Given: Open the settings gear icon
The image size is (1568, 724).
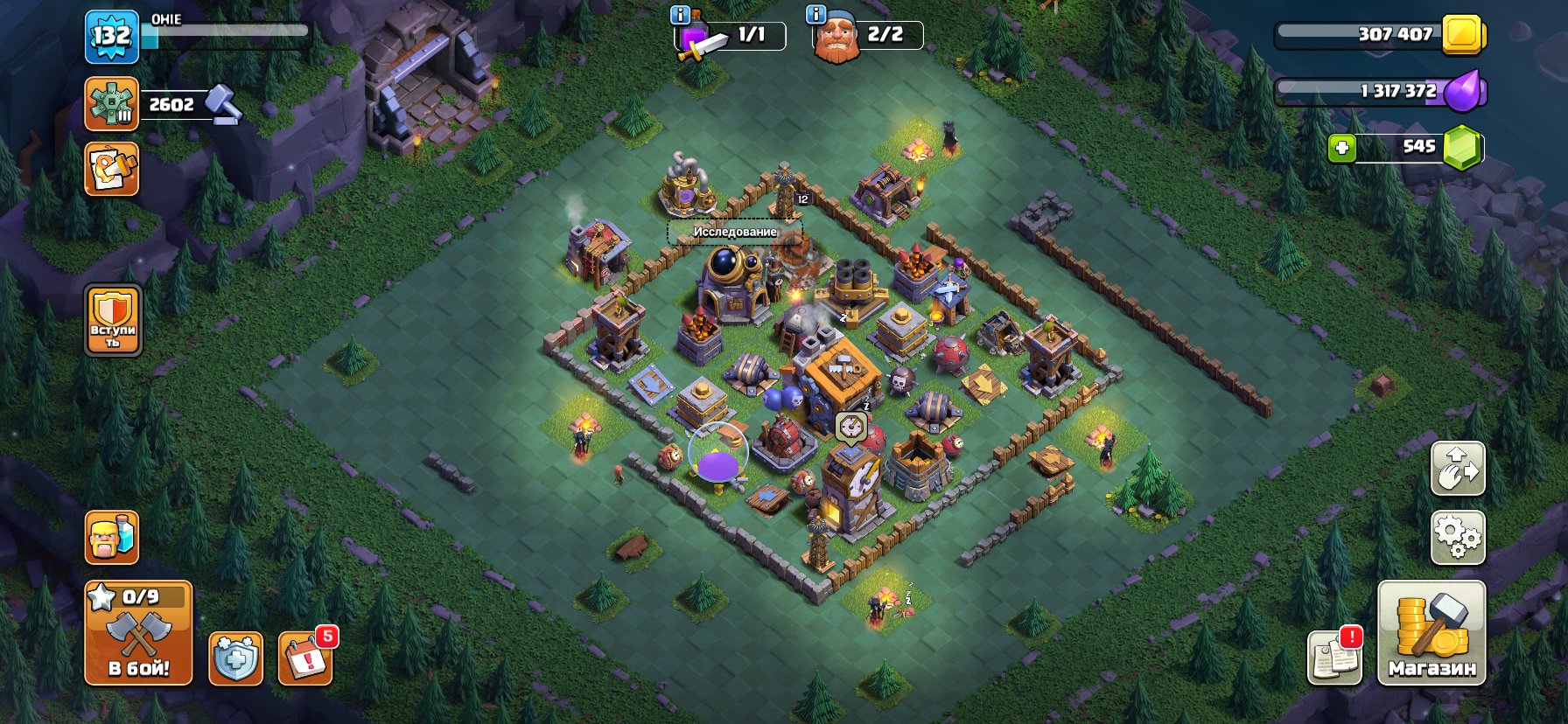Looking at the screenshot, I should (x=1458, y=537).
